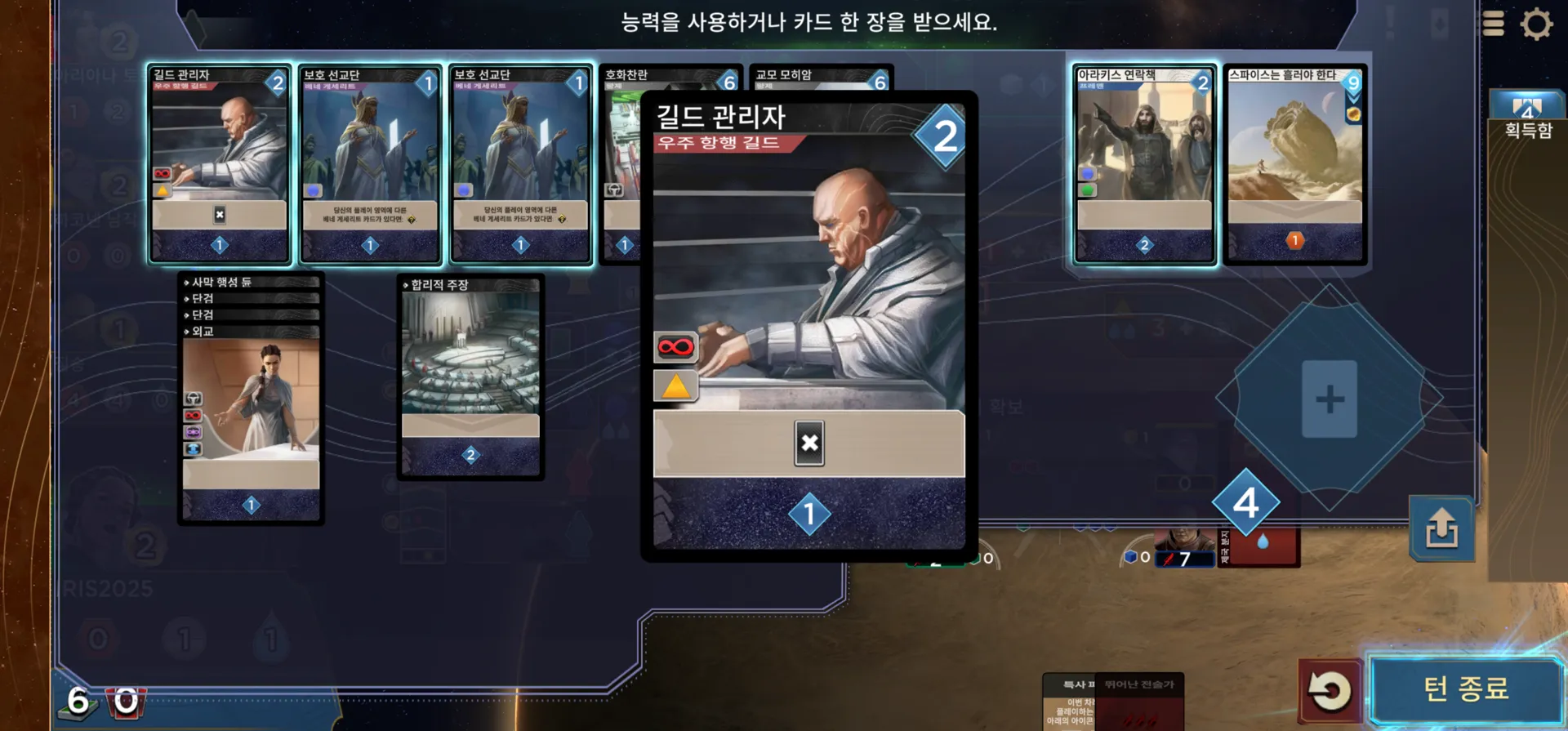The image size is (1568, 731).
Task: Select the 길드 관리자 card in hand
Action: 219,163
